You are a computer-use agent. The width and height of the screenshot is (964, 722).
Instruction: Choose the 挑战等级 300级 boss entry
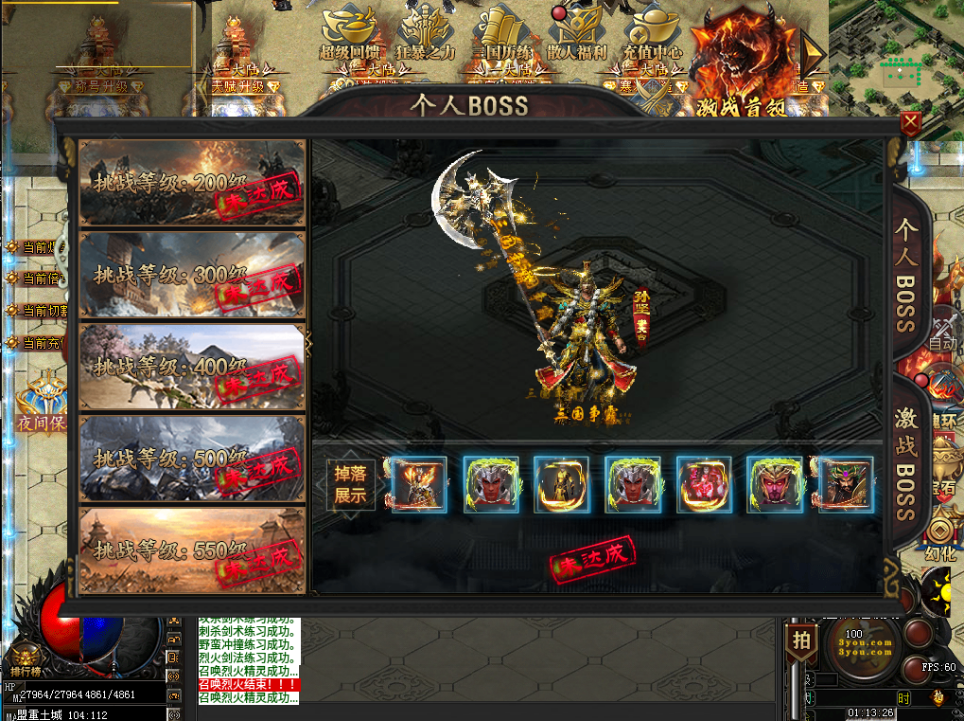pos(192,274)
